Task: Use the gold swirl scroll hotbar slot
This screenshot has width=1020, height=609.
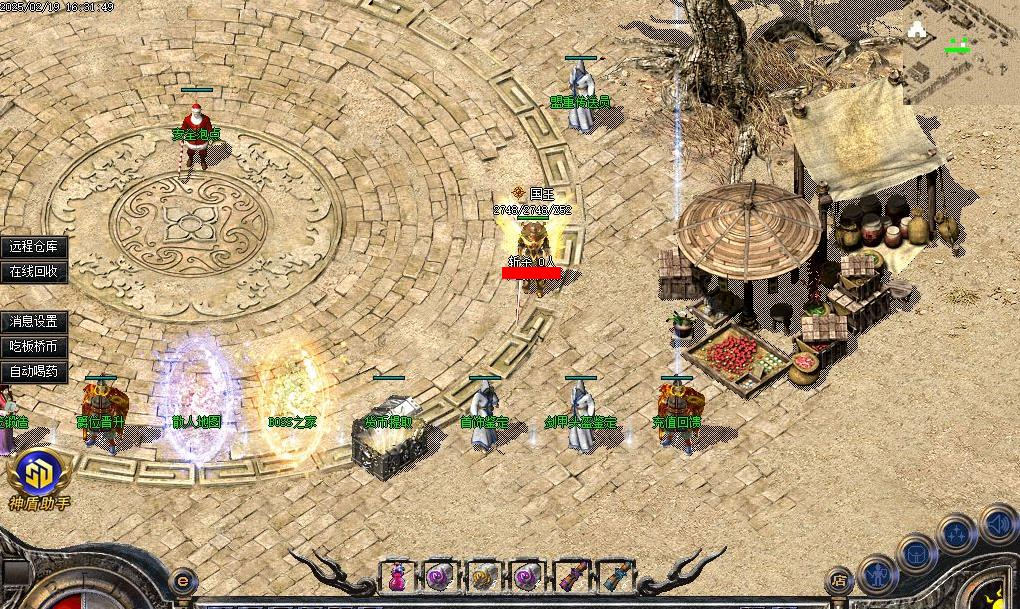Action: [x=483, y=576]
